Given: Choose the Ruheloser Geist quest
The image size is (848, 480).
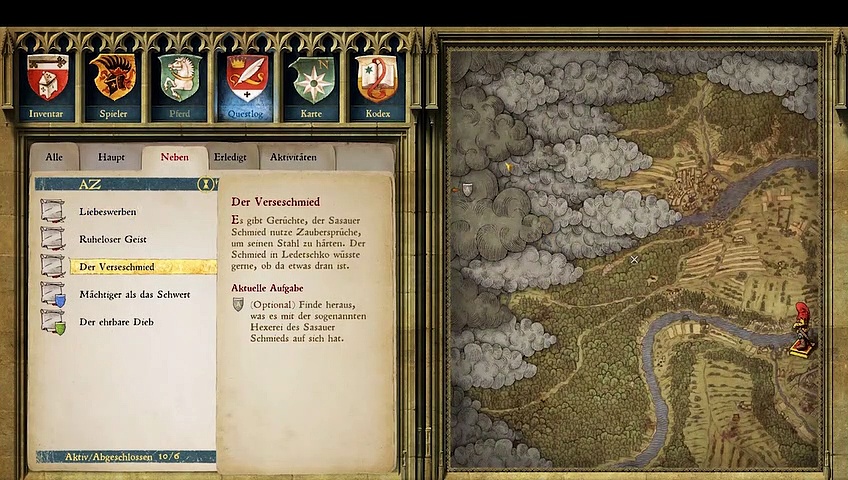Looking at the screenshot, I should coord(113,240).
